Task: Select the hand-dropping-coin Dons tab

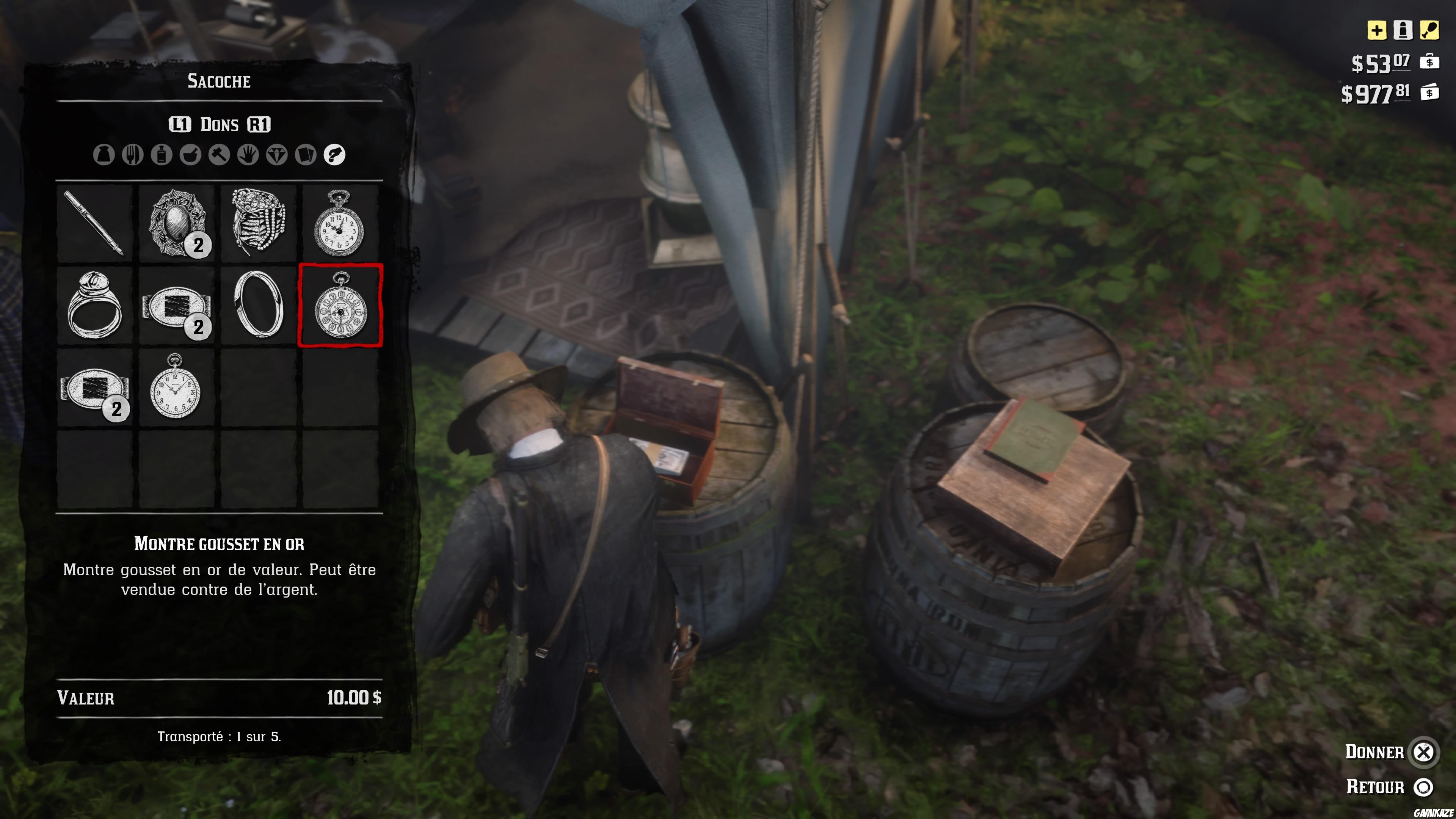Action: pyautogui.click(x=334, y=155)
